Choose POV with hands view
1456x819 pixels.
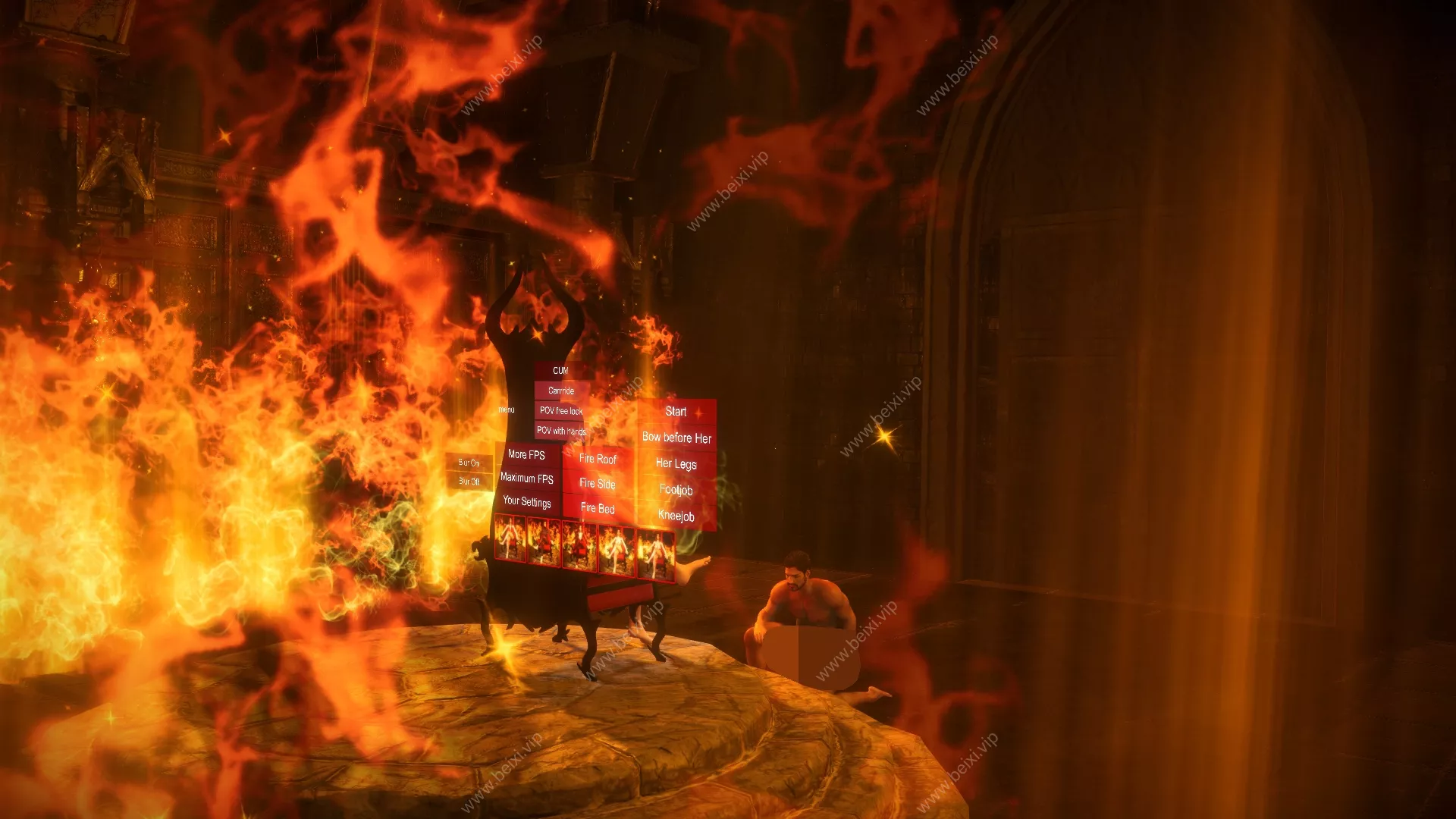[x=561, y=430]
